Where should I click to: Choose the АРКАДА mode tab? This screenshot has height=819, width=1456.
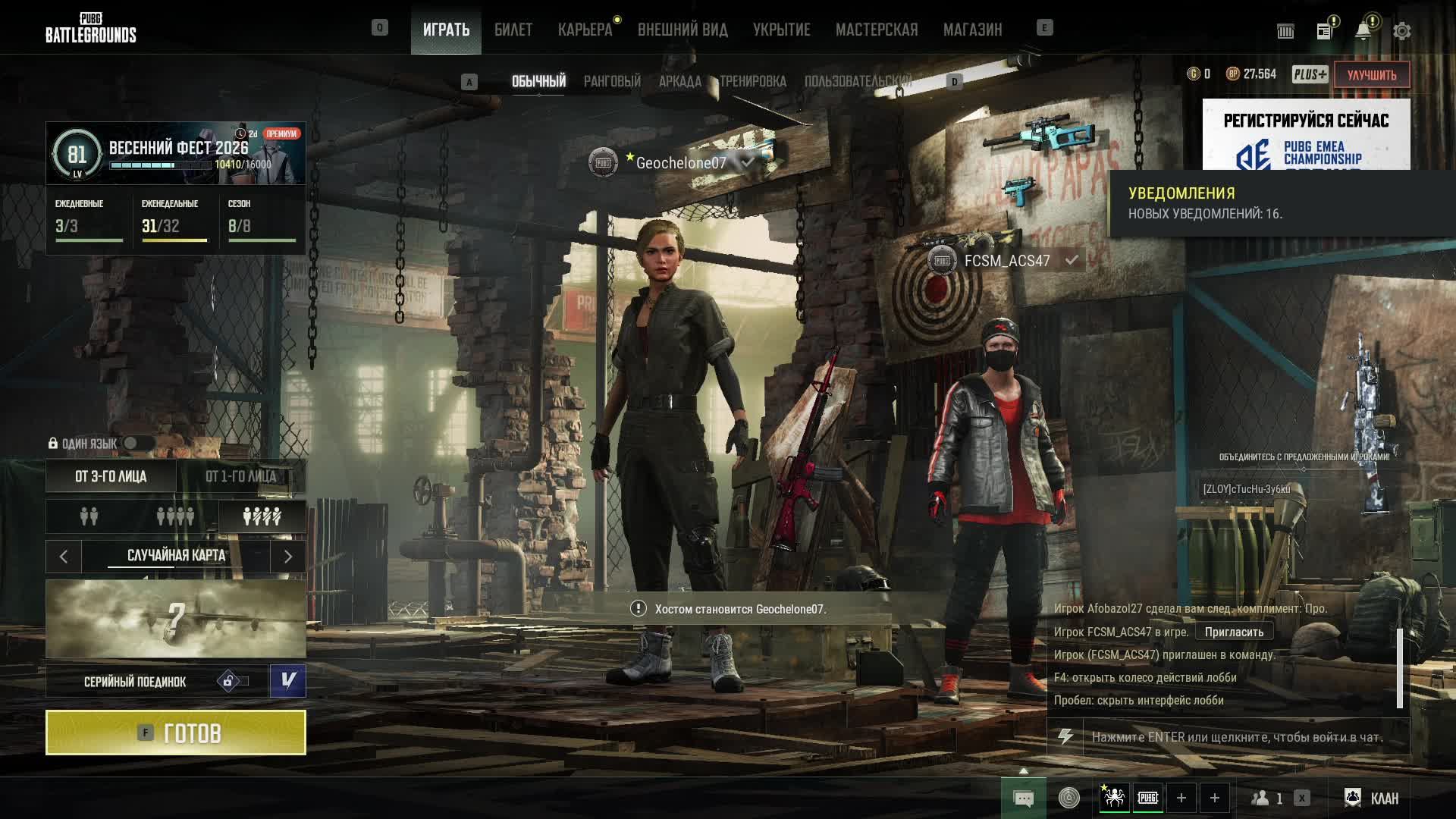(679, 81)
